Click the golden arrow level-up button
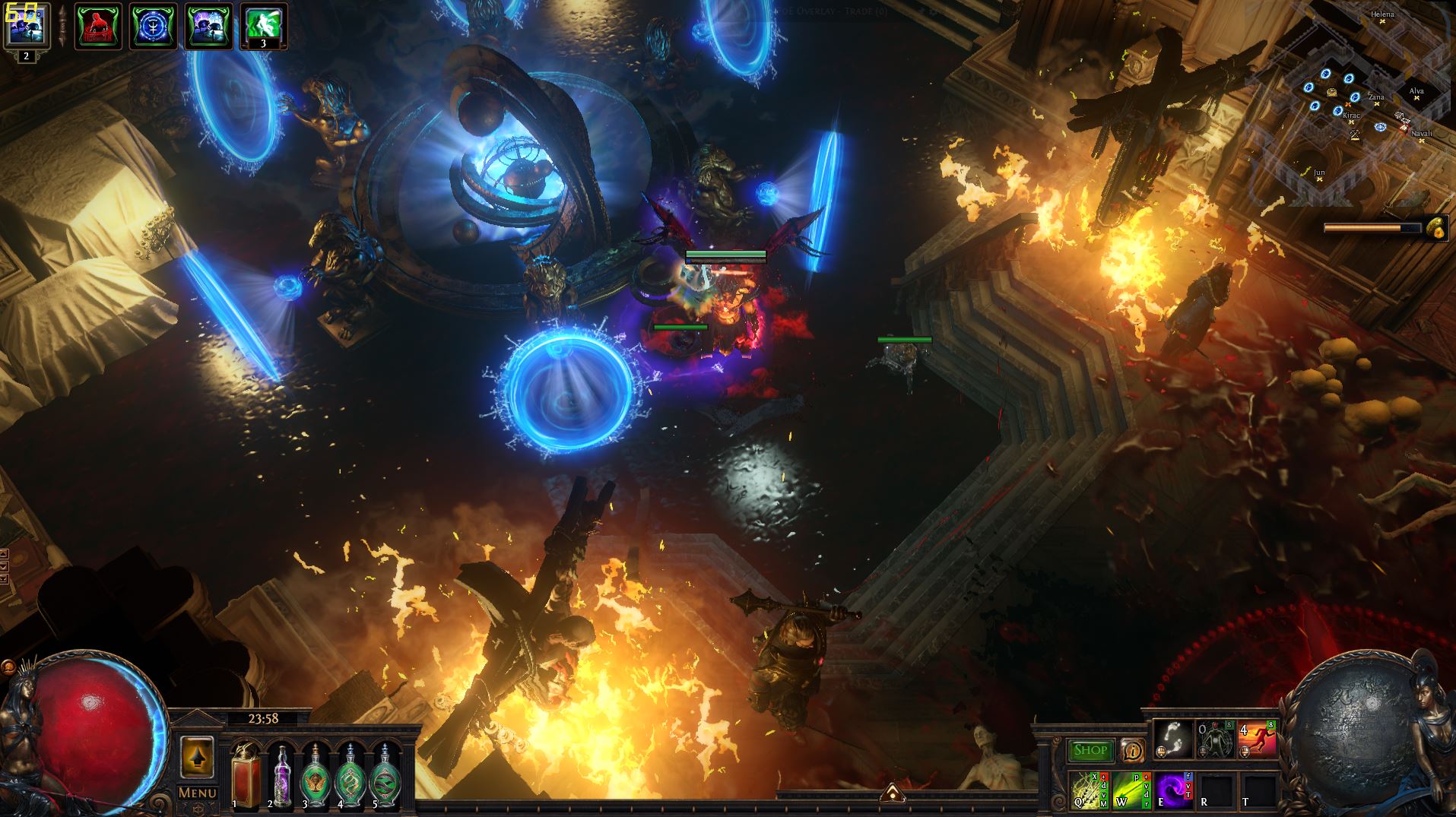1456x817 pixels. (x=198, y=757)
